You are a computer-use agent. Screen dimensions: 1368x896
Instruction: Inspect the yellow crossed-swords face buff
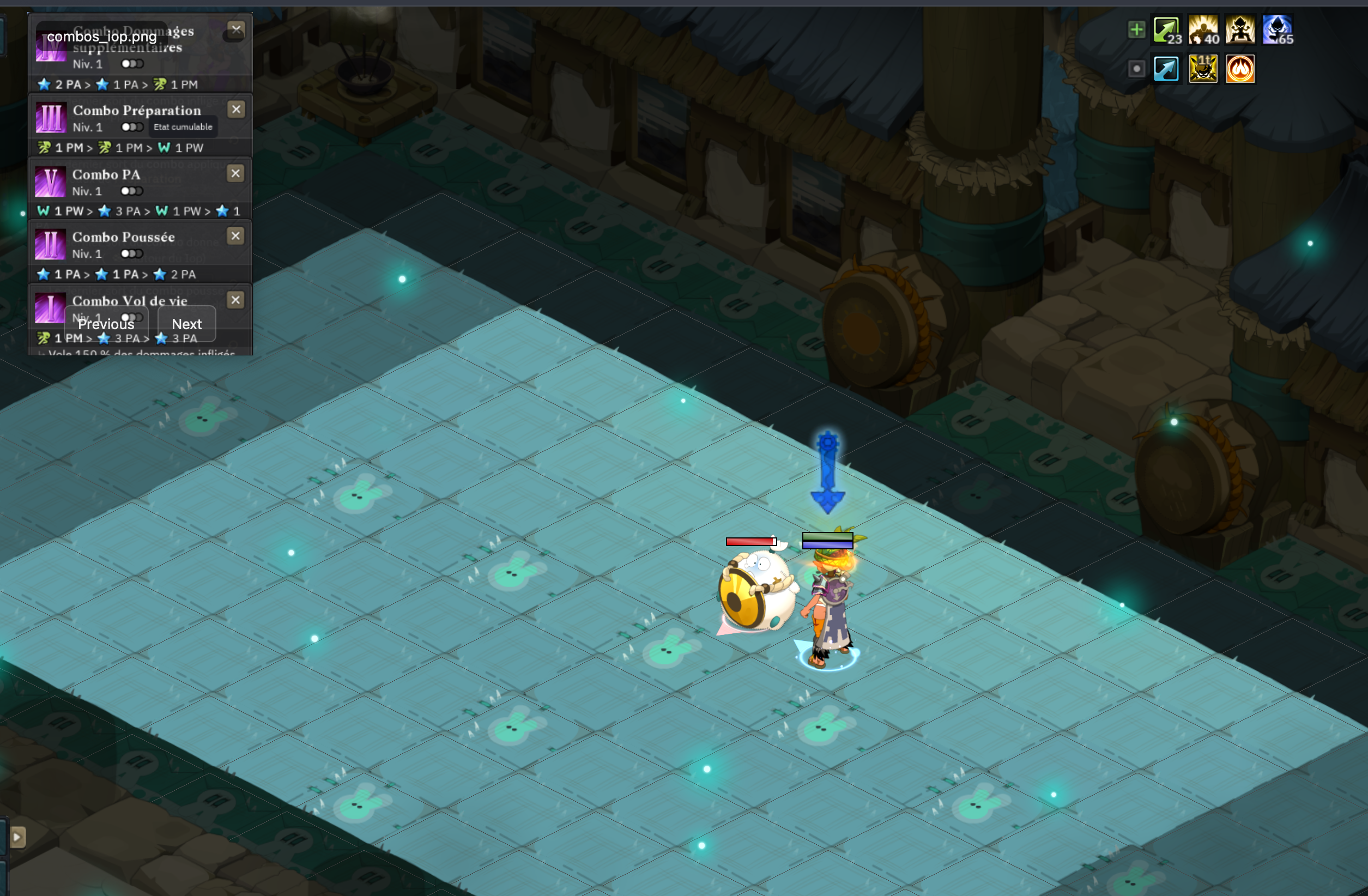pyautogui.click(x=1203, y=69)
